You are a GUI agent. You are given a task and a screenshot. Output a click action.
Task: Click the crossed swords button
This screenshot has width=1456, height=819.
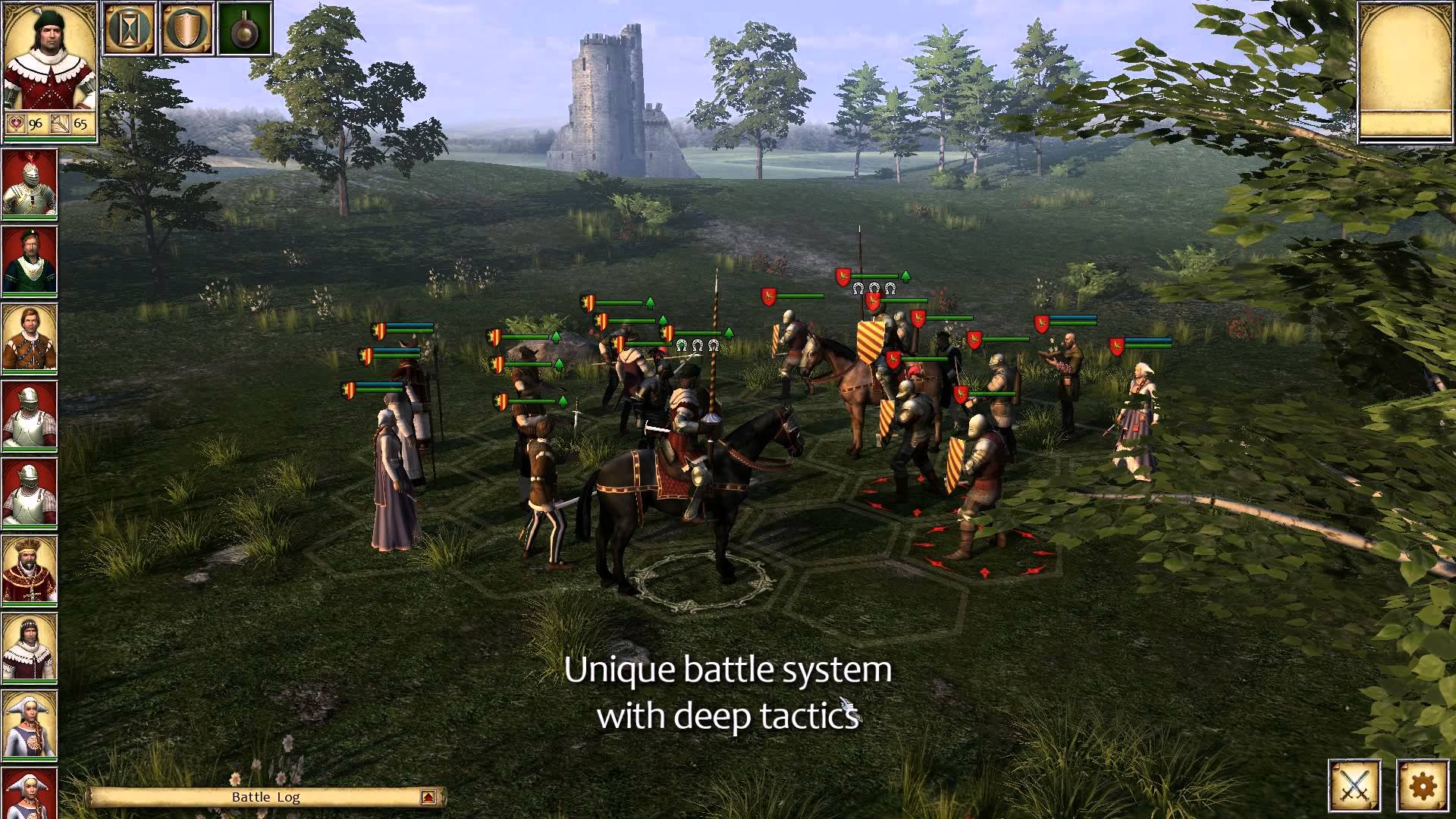tap(1354, 785)
